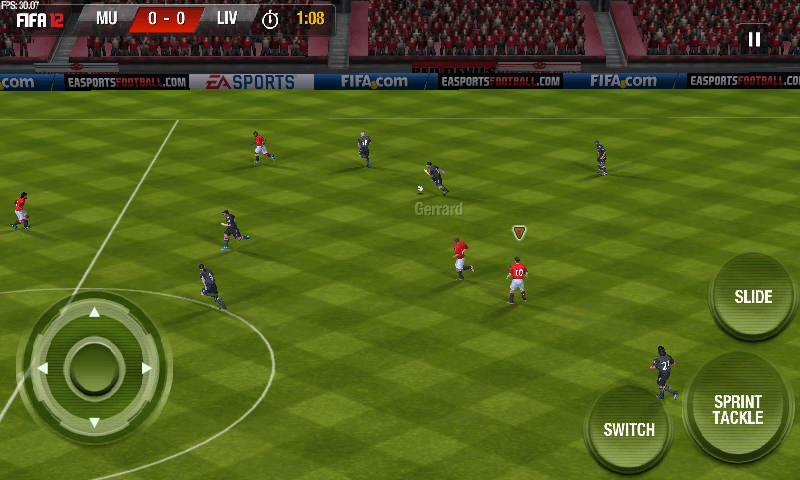Tap the virtual joystick's right arrow

click(x=146, y=368)
